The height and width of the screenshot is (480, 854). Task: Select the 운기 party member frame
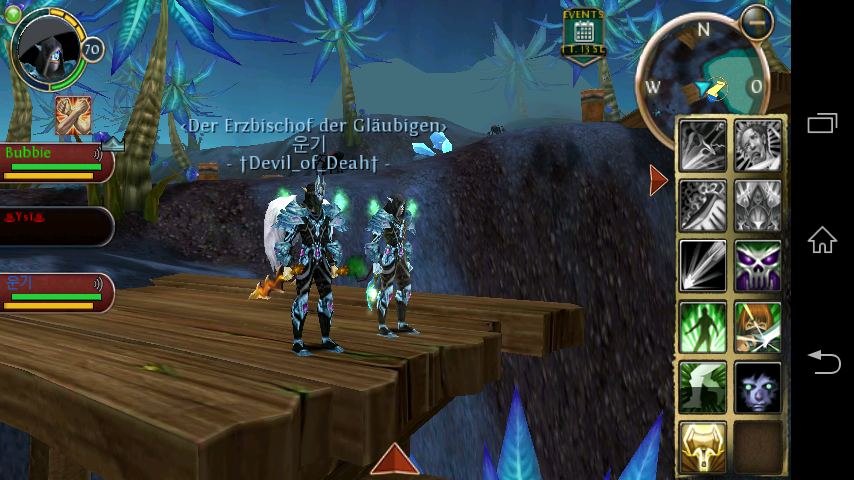tap(55, 292)
